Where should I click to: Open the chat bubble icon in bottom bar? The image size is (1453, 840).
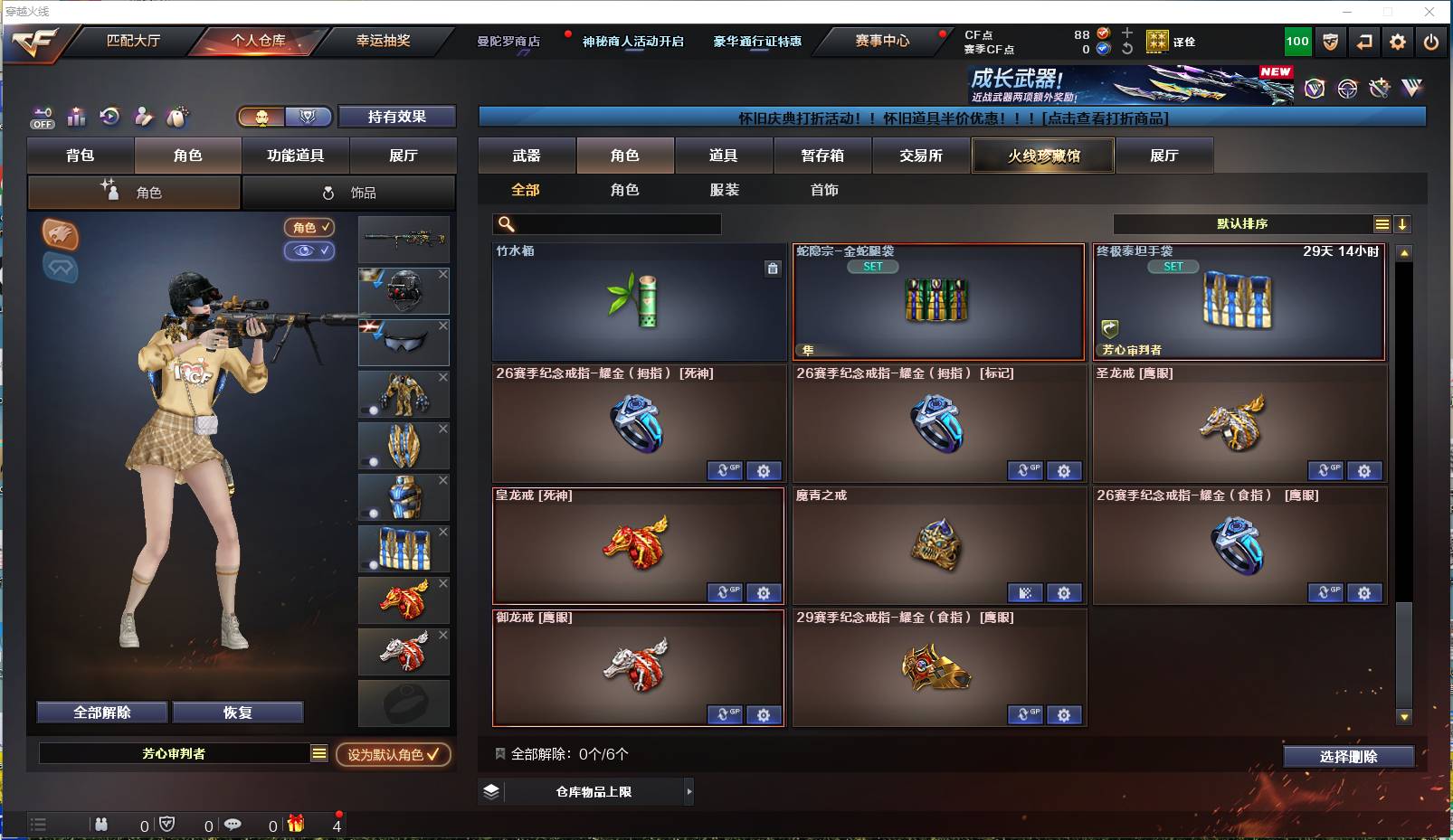(233, 825)
